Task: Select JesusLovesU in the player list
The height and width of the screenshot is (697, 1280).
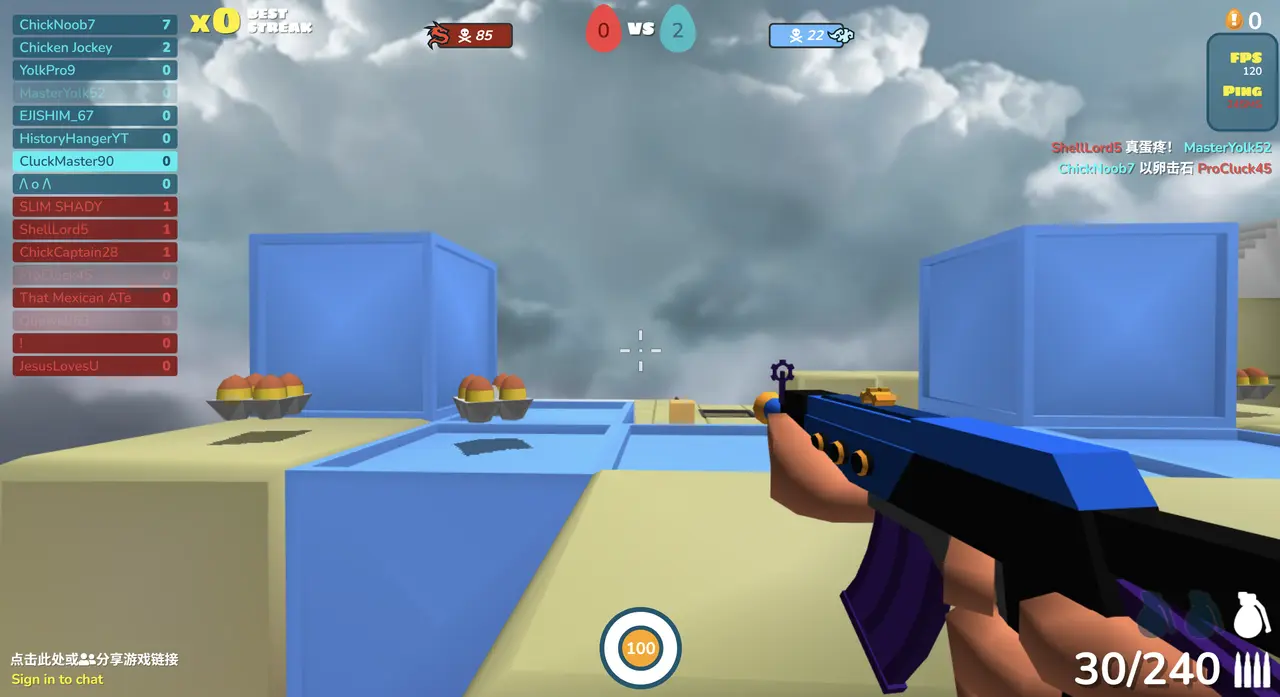Action: [x=95, y=366]
